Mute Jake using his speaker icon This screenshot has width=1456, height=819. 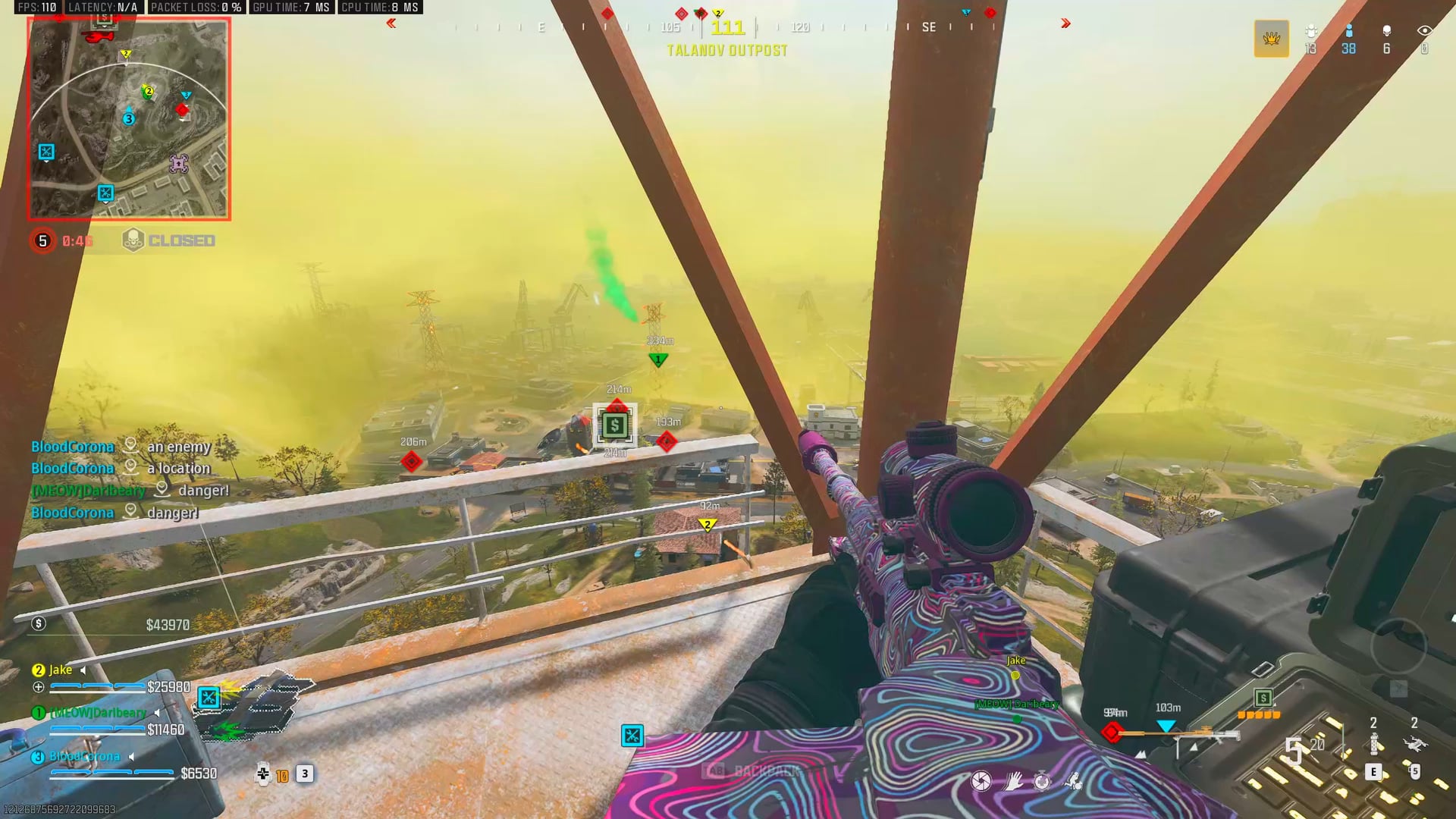(x=83, y=670)
